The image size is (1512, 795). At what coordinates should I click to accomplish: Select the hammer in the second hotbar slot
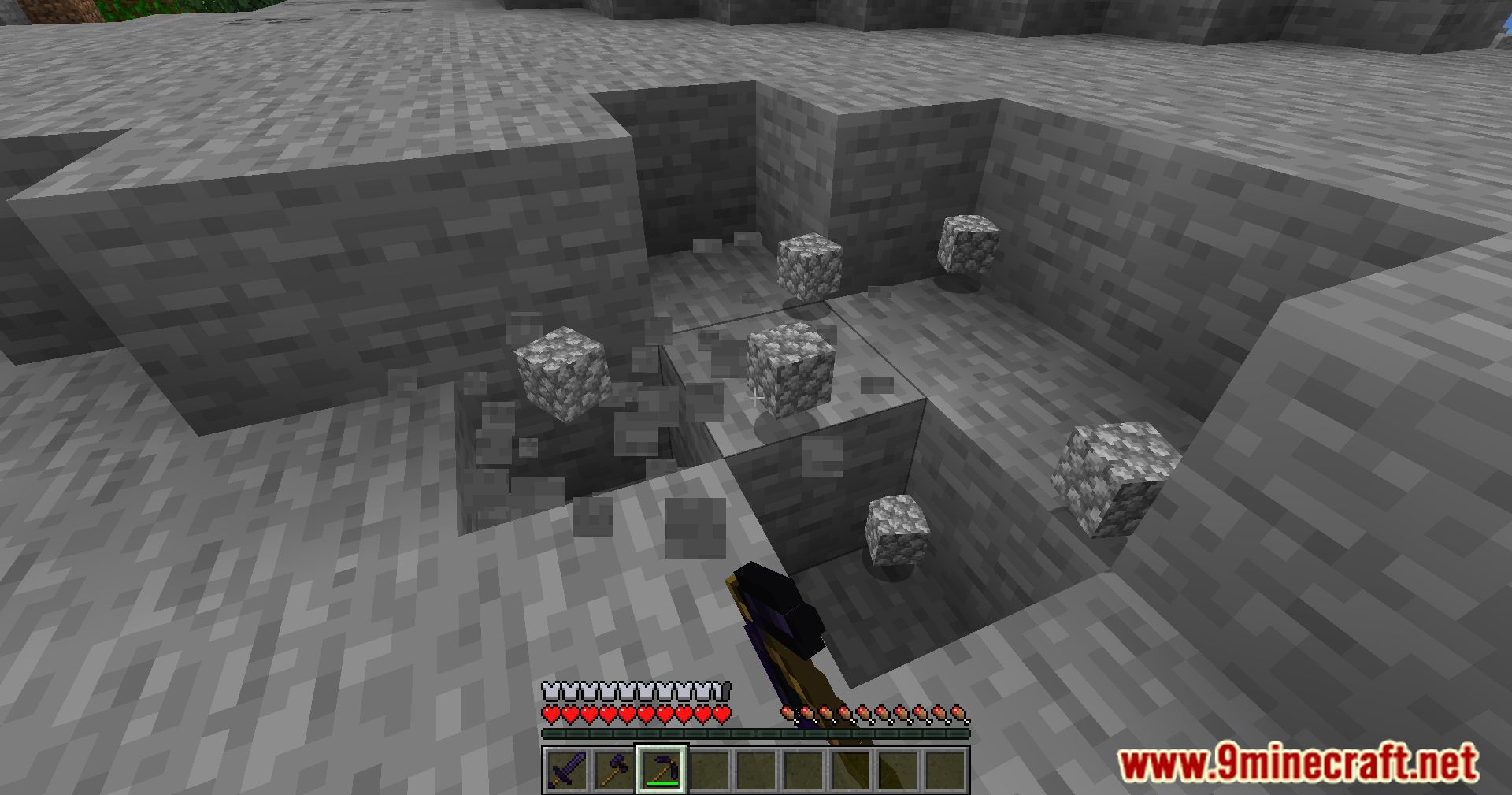coord(614,769)
